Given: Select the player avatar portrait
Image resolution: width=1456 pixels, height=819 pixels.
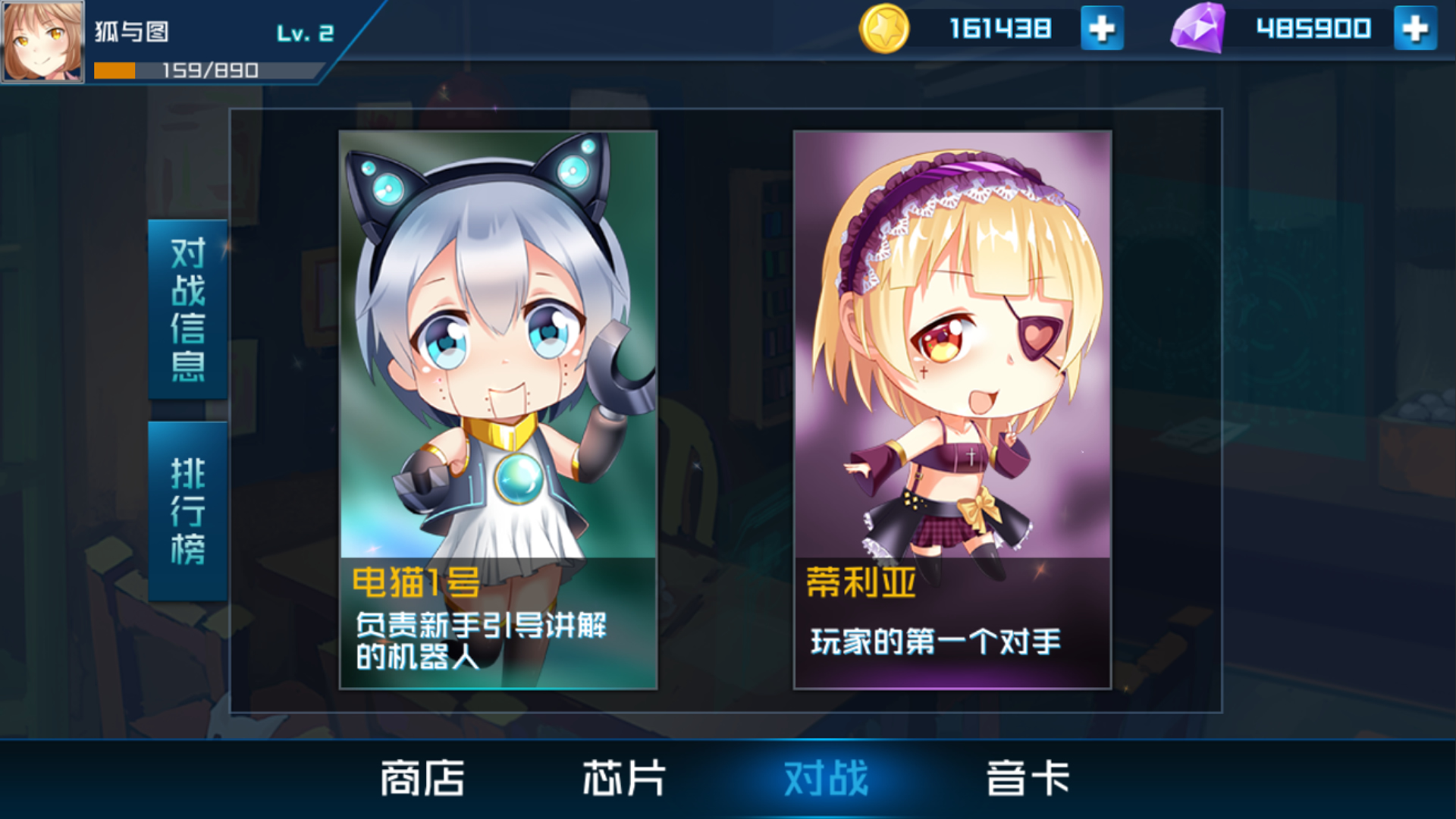Looking at the screenshot, I should [42, 42].
